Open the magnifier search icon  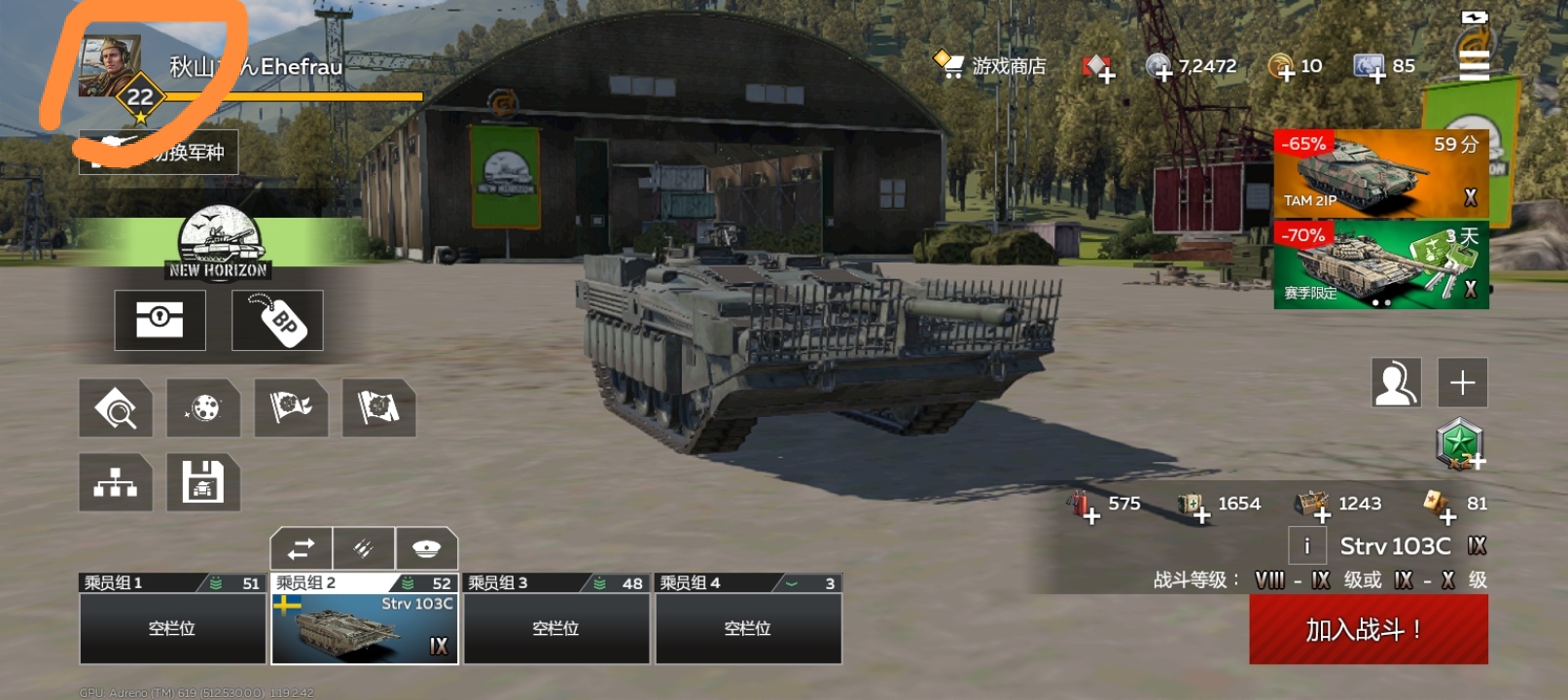tap(116, 408)
